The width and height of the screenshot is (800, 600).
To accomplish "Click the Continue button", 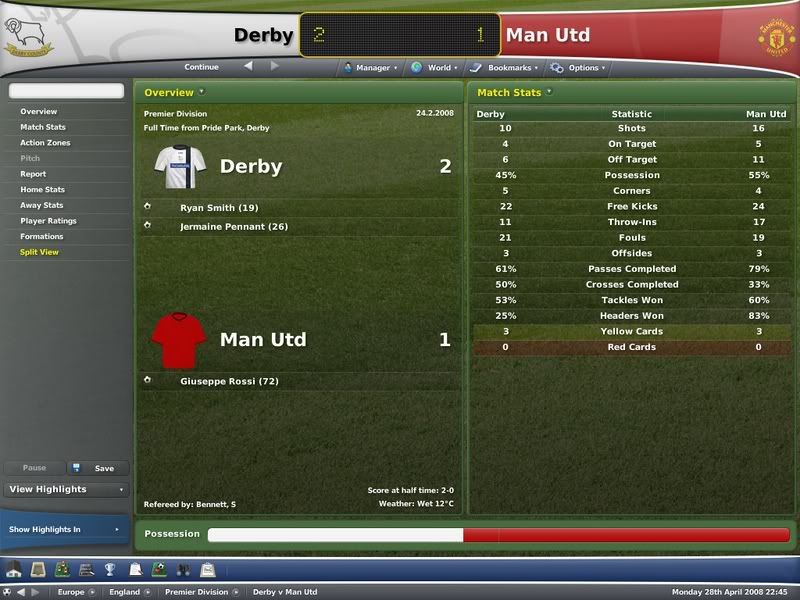I will 201,67.
